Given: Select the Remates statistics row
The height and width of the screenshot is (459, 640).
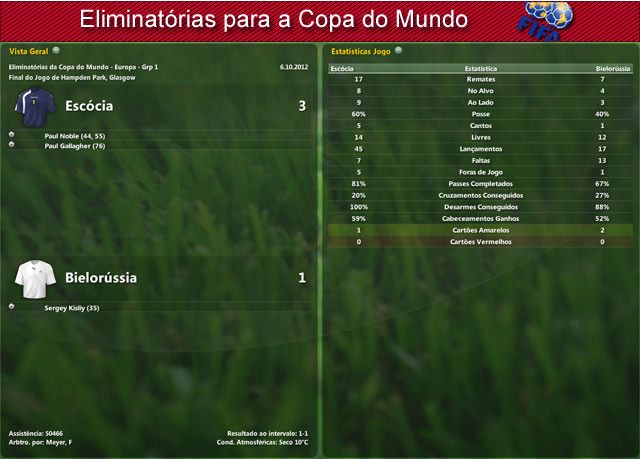Looking at the screenshot, I should pos(481,79).
